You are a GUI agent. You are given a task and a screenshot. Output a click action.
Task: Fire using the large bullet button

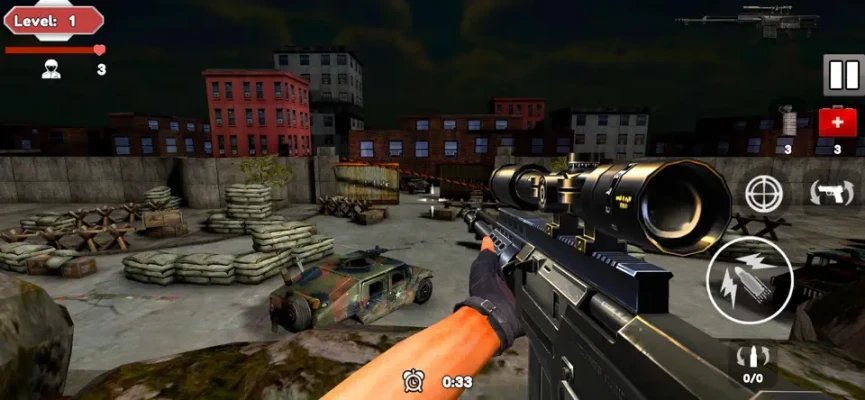click(749, 282)
